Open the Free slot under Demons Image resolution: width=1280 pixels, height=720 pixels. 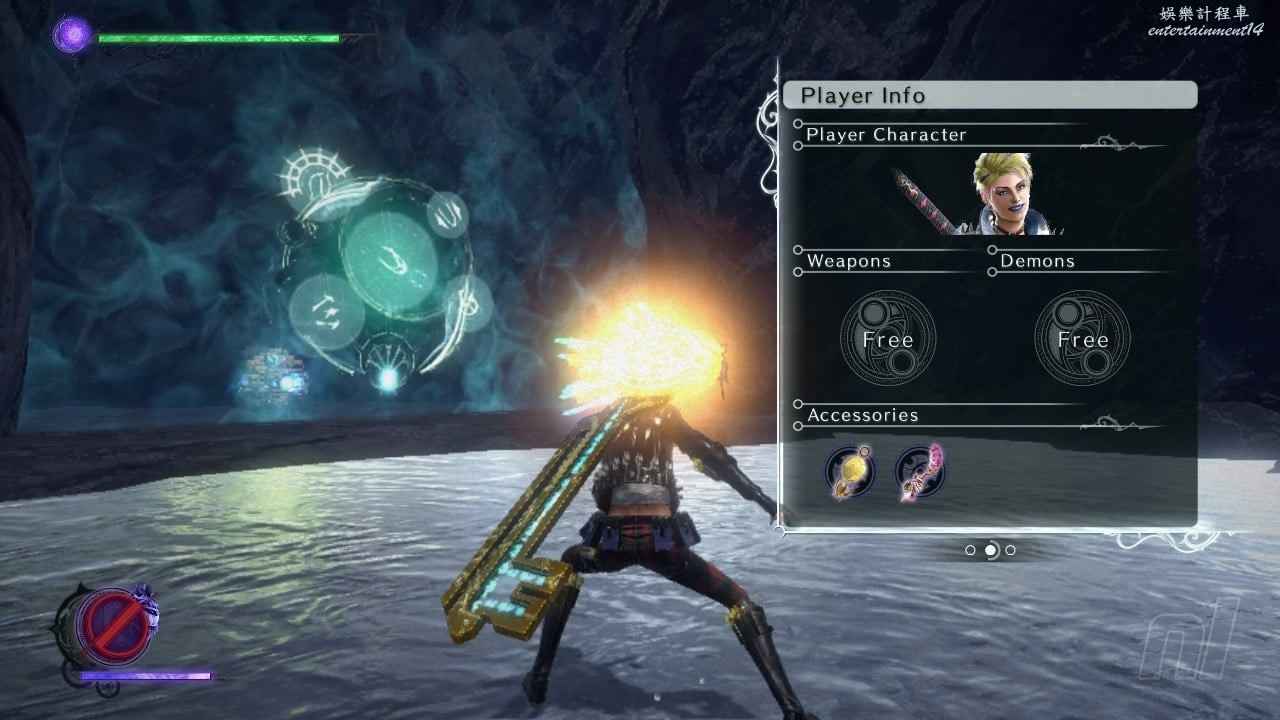(x=1082, y=338)
